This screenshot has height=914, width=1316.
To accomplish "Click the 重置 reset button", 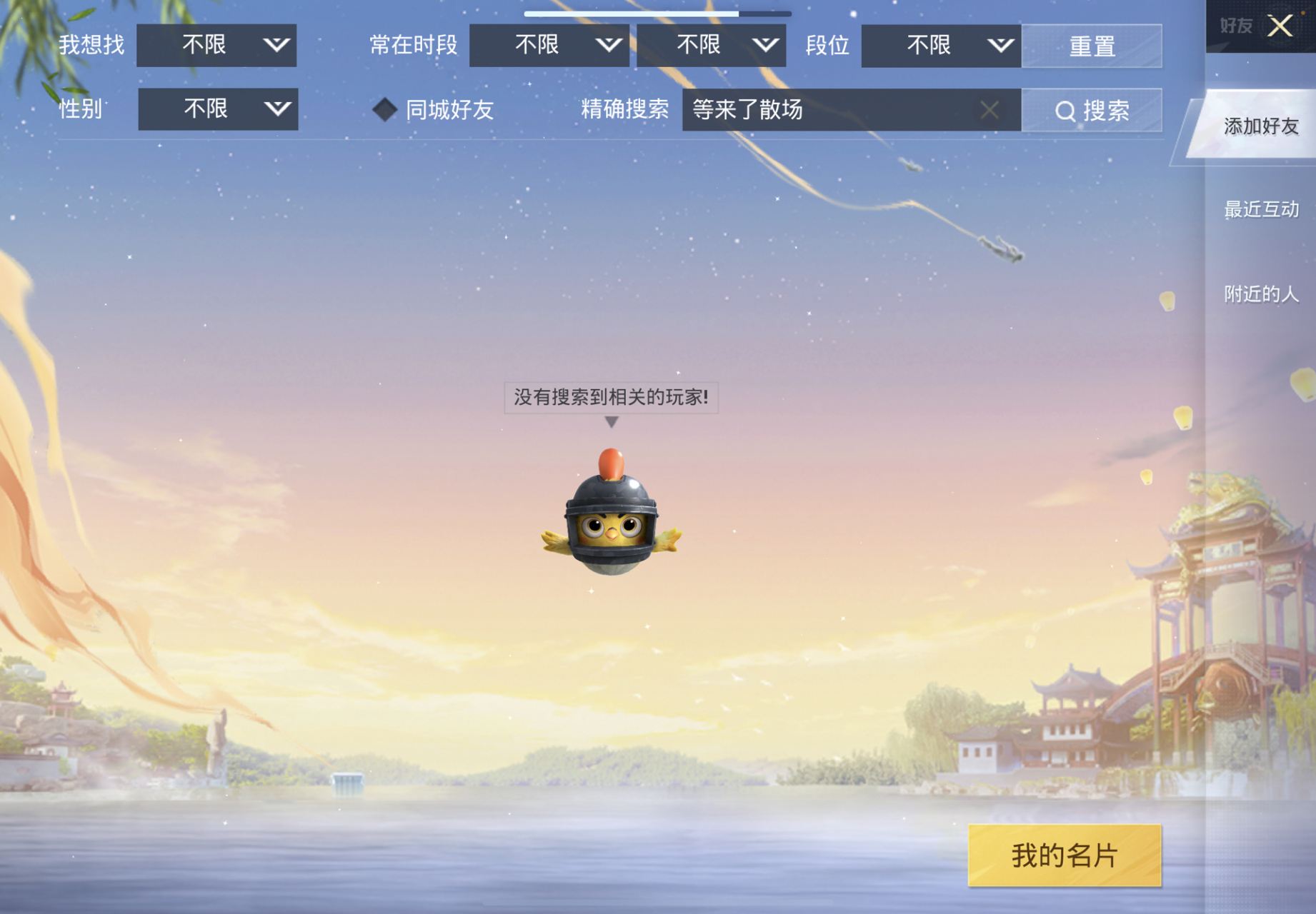I will point(1092,45).
